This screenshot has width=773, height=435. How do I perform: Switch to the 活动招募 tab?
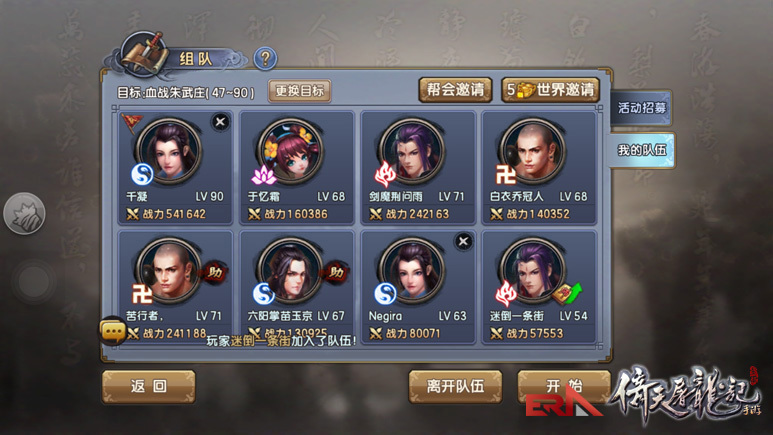642,108
